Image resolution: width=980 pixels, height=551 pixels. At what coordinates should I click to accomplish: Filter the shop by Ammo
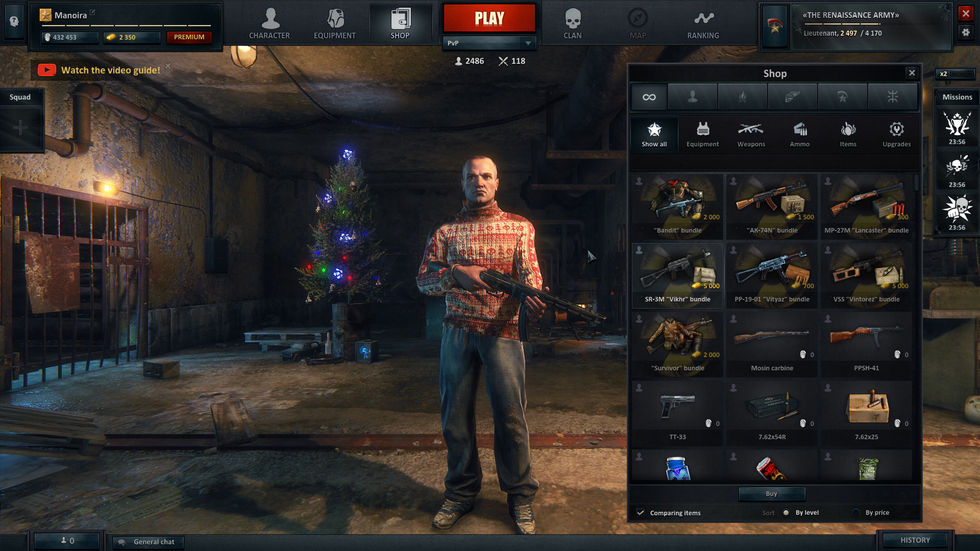point(800,134)
